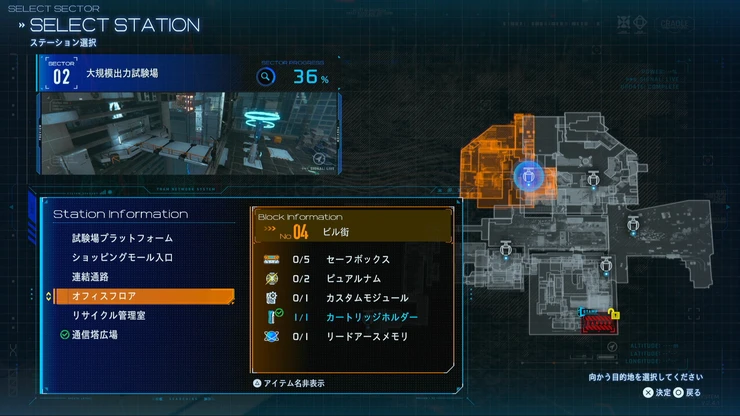
Task: Open the sector progress magnifier icon
Action: click(266, 76)
